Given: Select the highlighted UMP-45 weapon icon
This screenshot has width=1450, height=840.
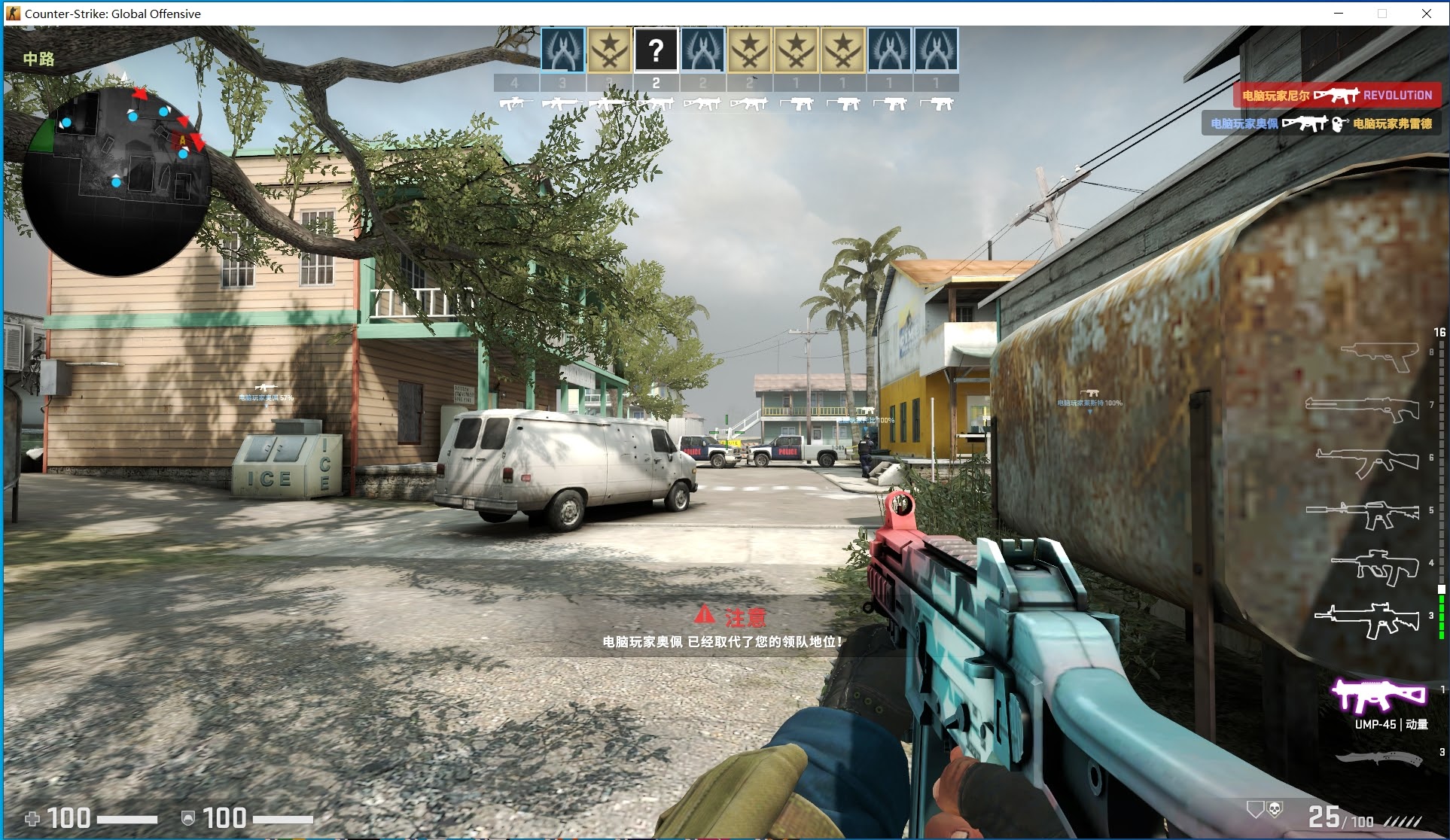Looking at the screenshot, I should pyautogui.click(x=1378, y=695).
